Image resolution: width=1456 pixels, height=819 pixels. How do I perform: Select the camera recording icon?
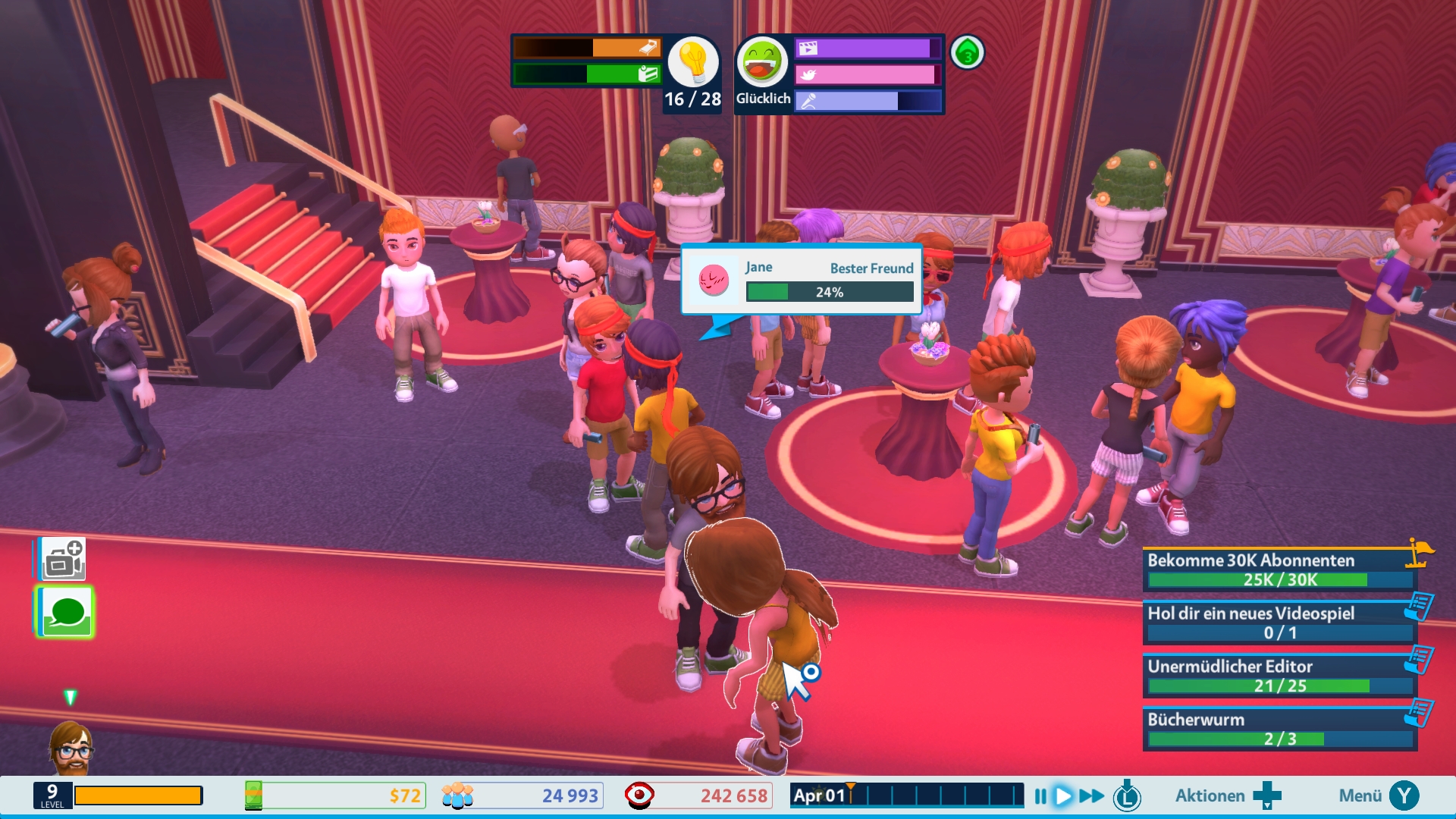click(64, 560)
